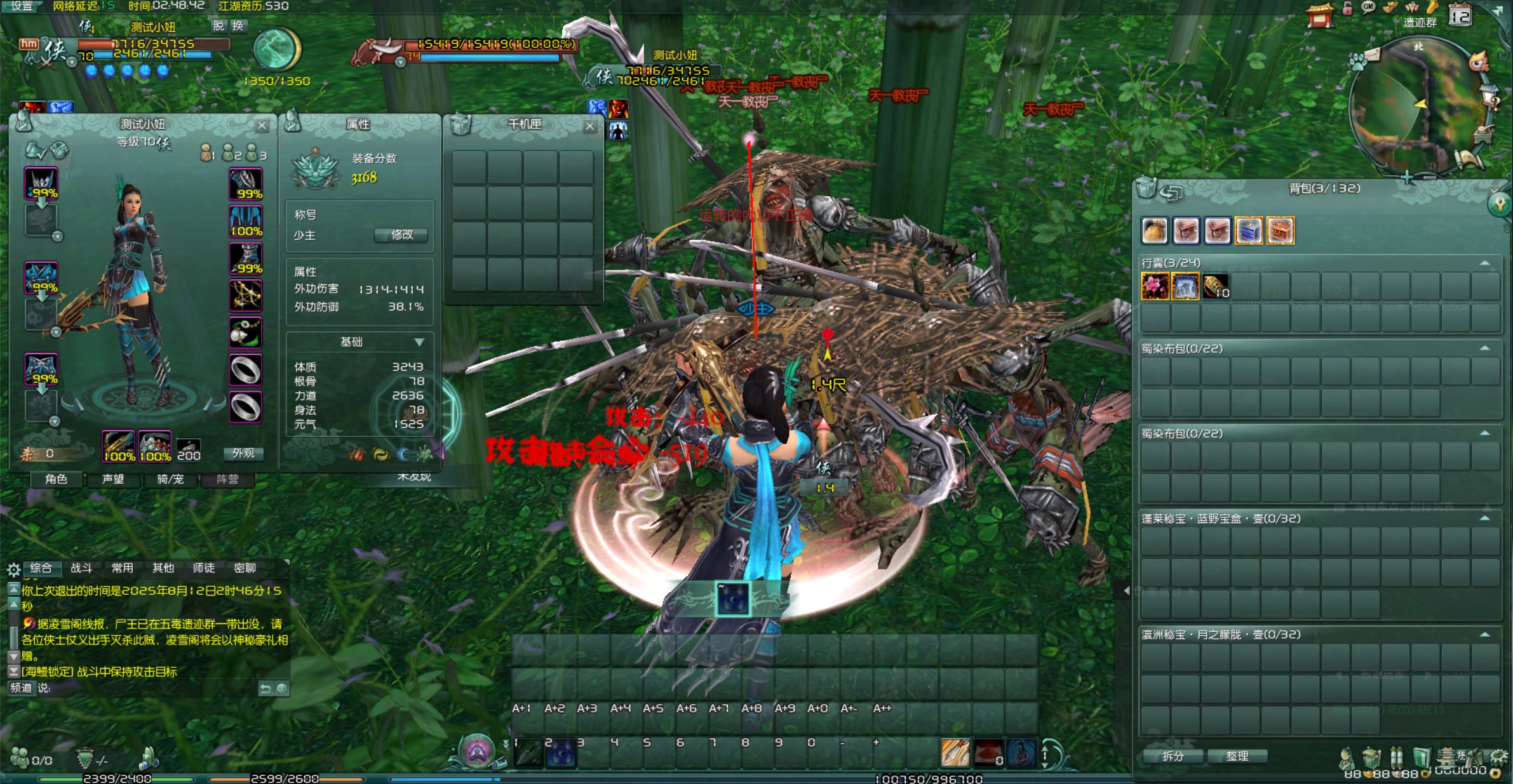Viewport: 1513px width, 784px height.
Task: Open the 阵营 faction tab
Action: coord(227,479)
